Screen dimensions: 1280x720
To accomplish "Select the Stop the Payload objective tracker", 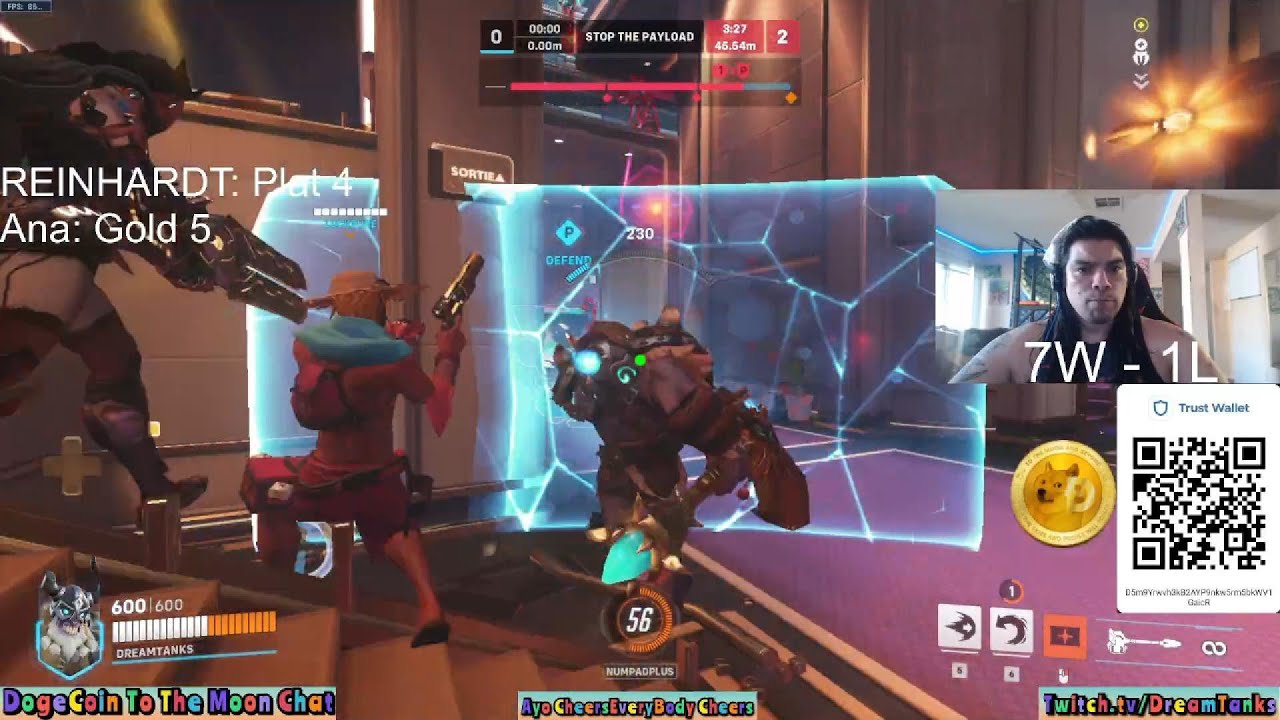I will (639, 37).
